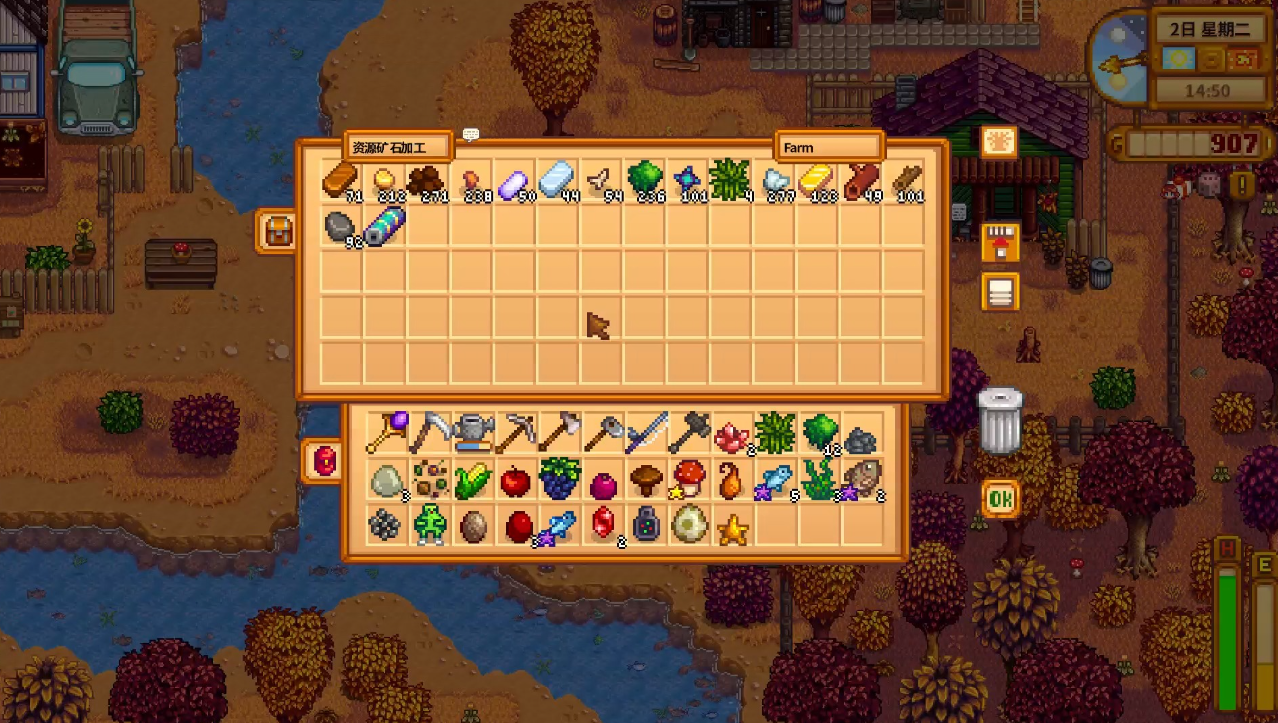This screenshot has width=1278, height=723.
Task: Take the gold bar stack from chest
Action: (817, 181)
